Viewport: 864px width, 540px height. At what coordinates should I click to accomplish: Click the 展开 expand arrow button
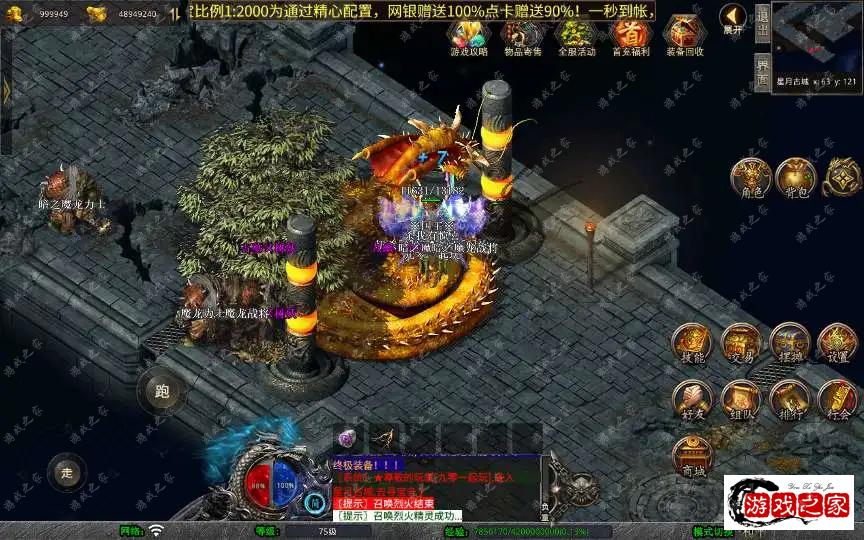[735, 19]
